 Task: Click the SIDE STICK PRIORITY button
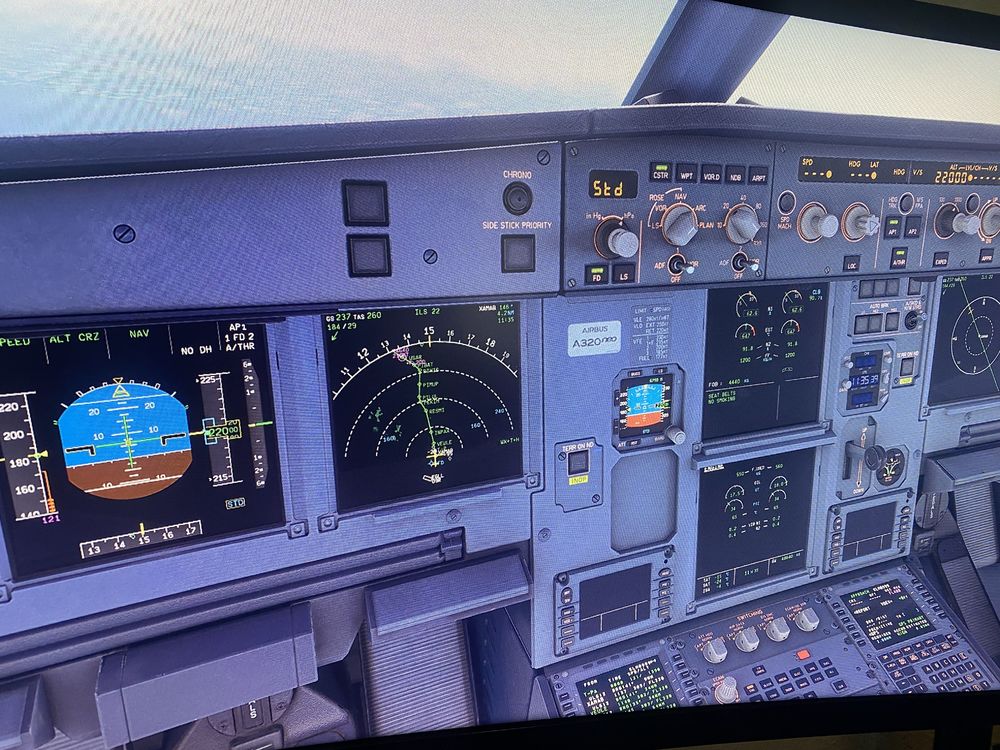pos(517,253)
